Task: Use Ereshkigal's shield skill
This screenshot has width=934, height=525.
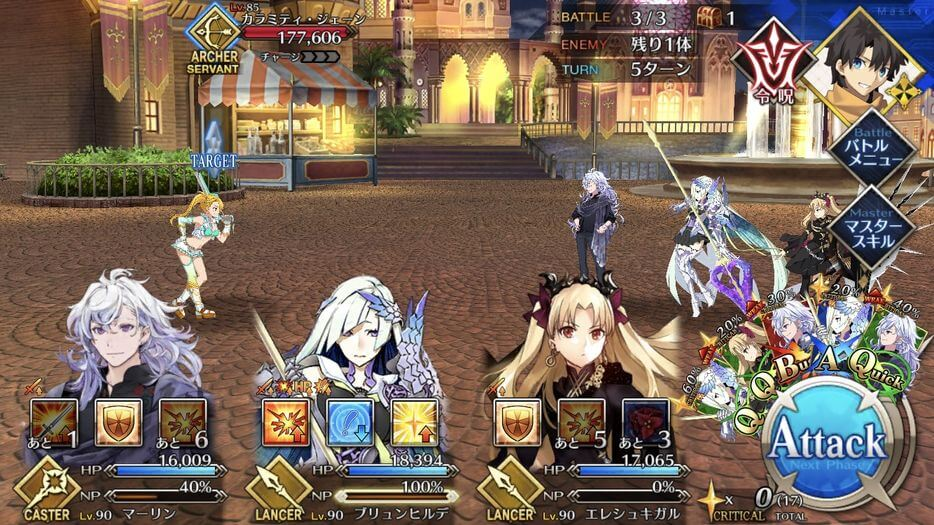Action: click(518, 422)
